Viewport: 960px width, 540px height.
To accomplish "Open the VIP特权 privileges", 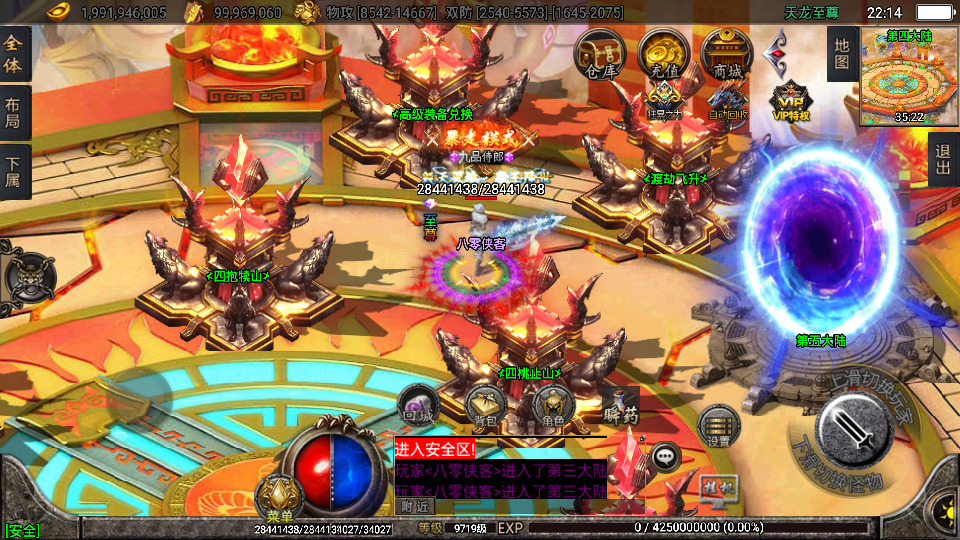I will click(790, 102).
